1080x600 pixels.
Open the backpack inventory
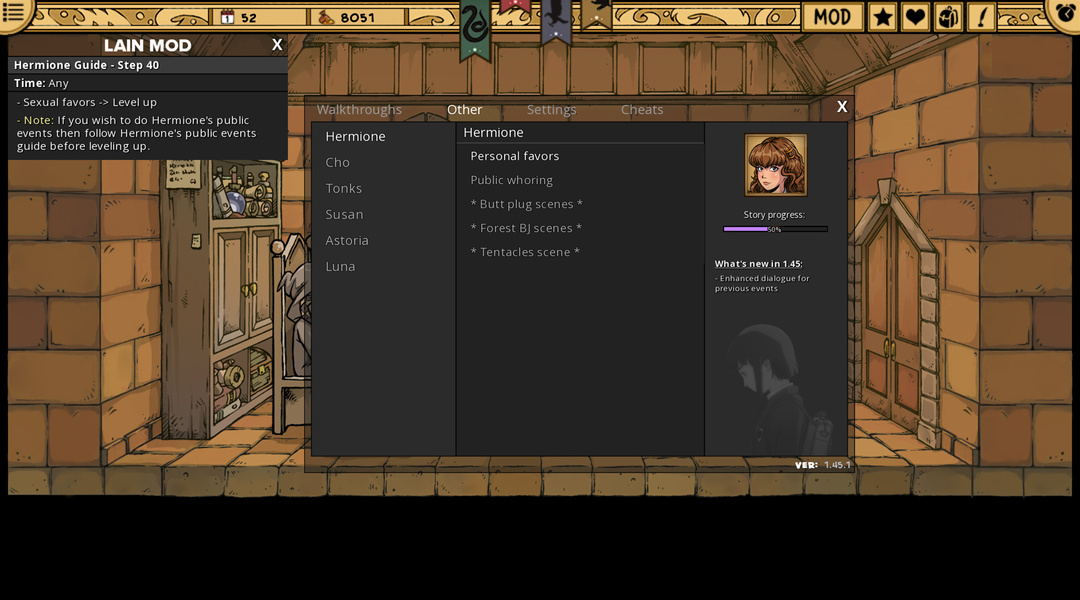[948, 16]
